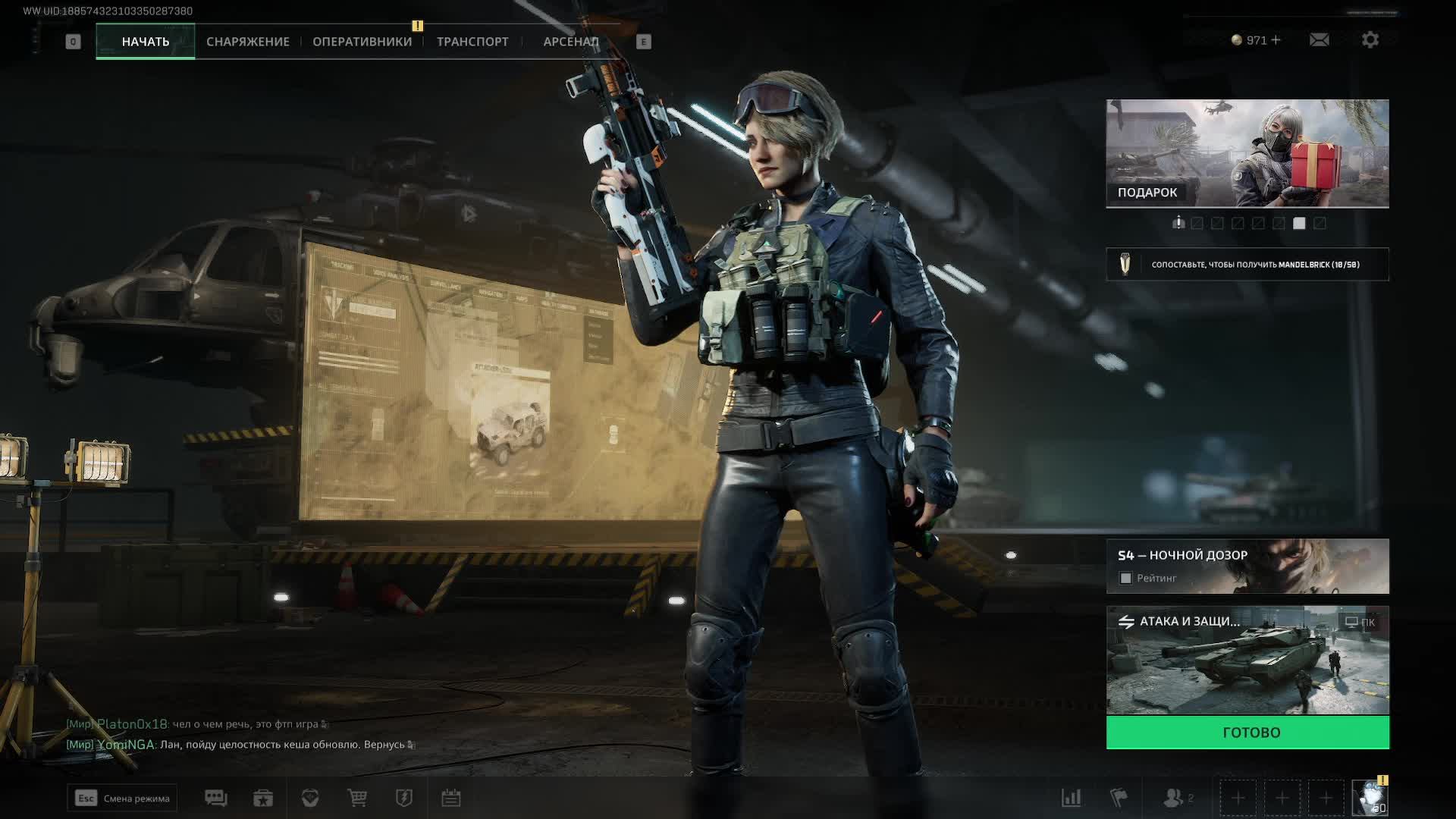
Task: Toggle the Рейтинг ranked checkbox
Action: pyautogui.click(x=1126, y=579)
